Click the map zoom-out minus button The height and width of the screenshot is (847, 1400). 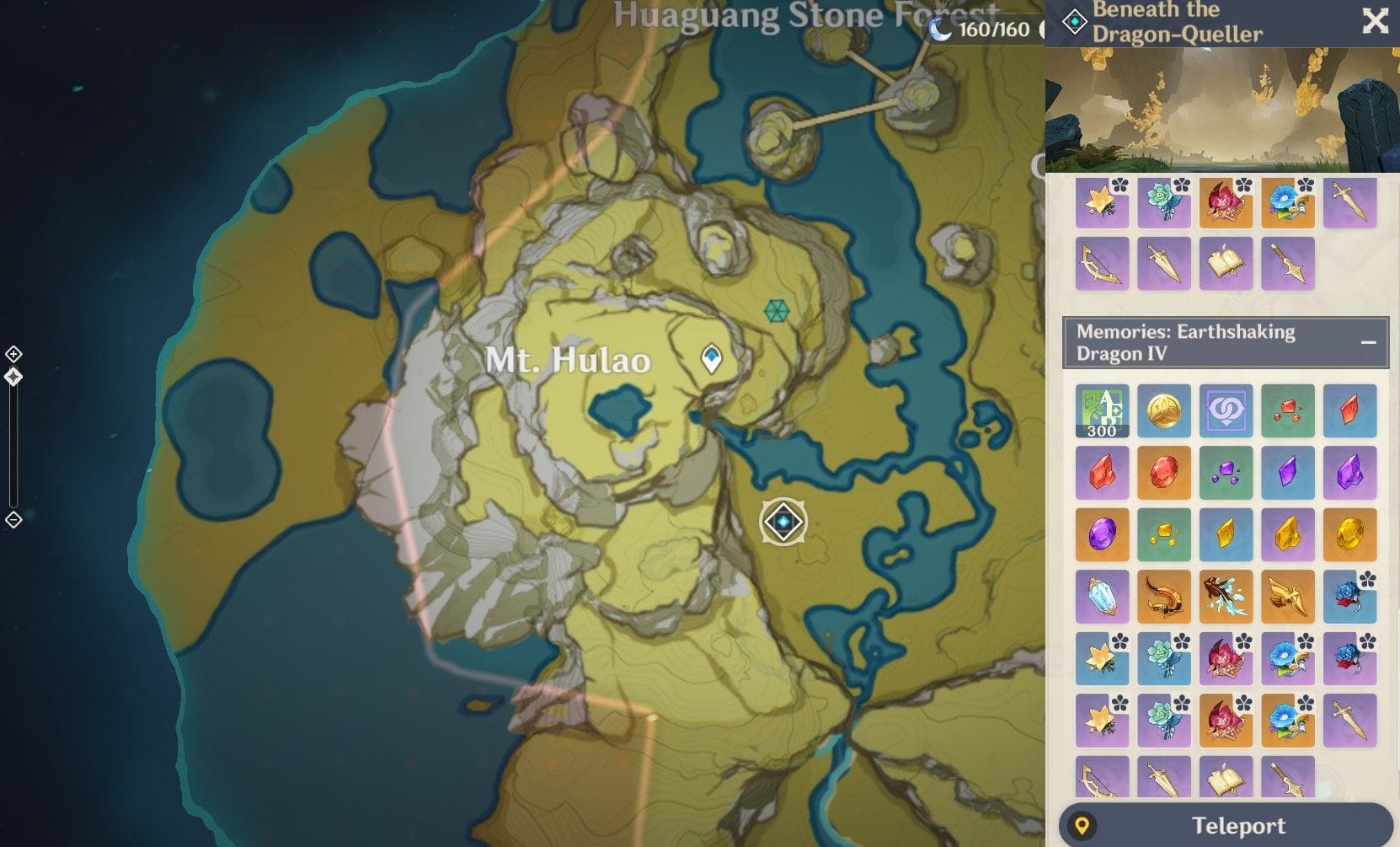pyautogui.click(x=13, y=520)
